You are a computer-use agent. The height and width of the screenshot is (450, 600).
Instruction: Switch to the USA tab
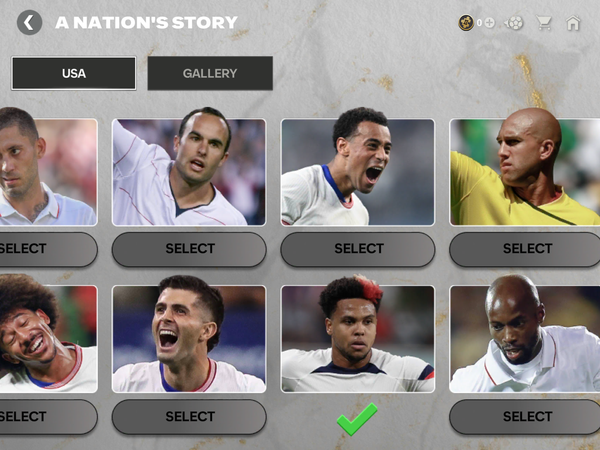(x=74, y=73)
